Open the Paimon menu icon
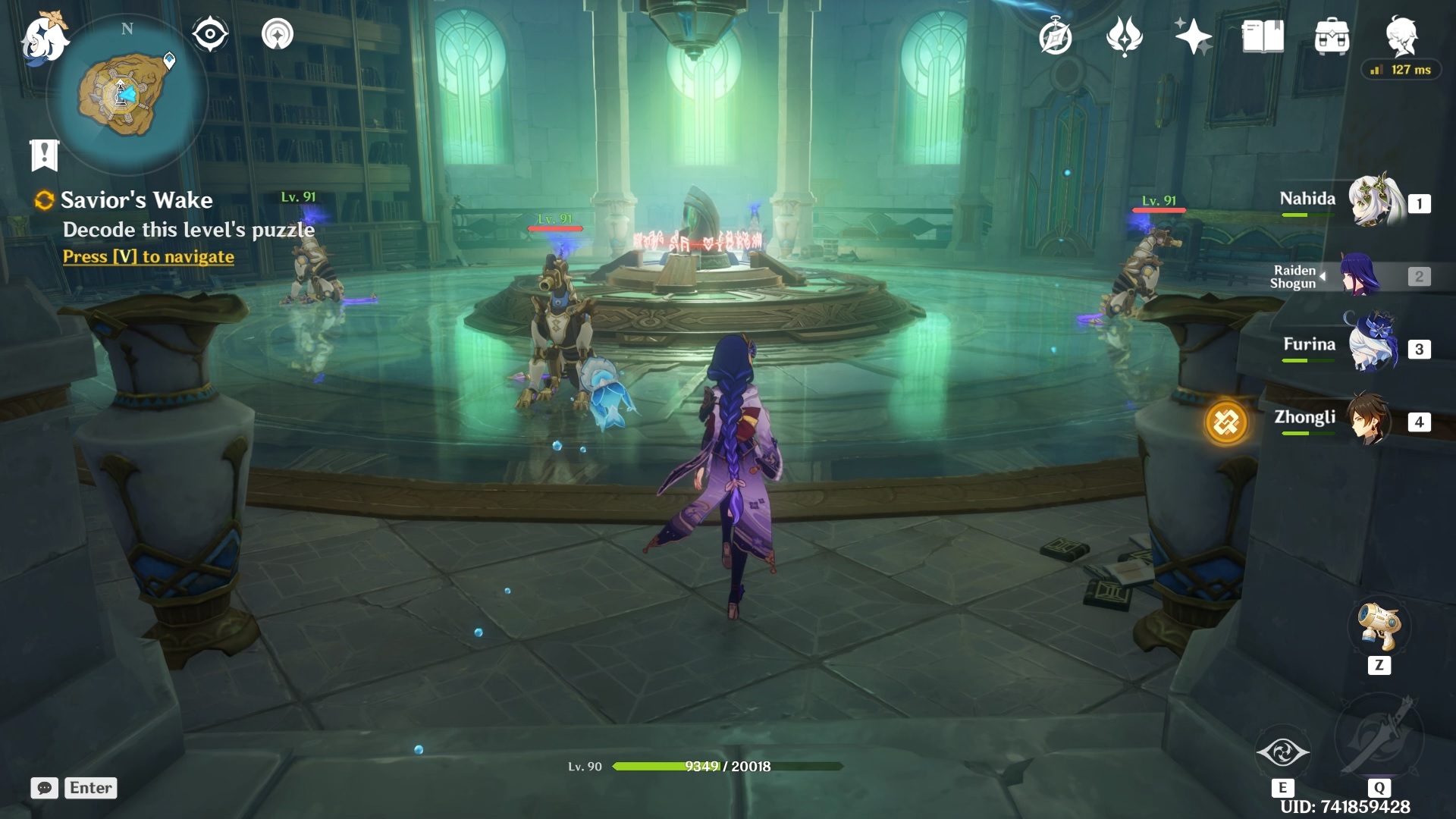 [44, 38]
